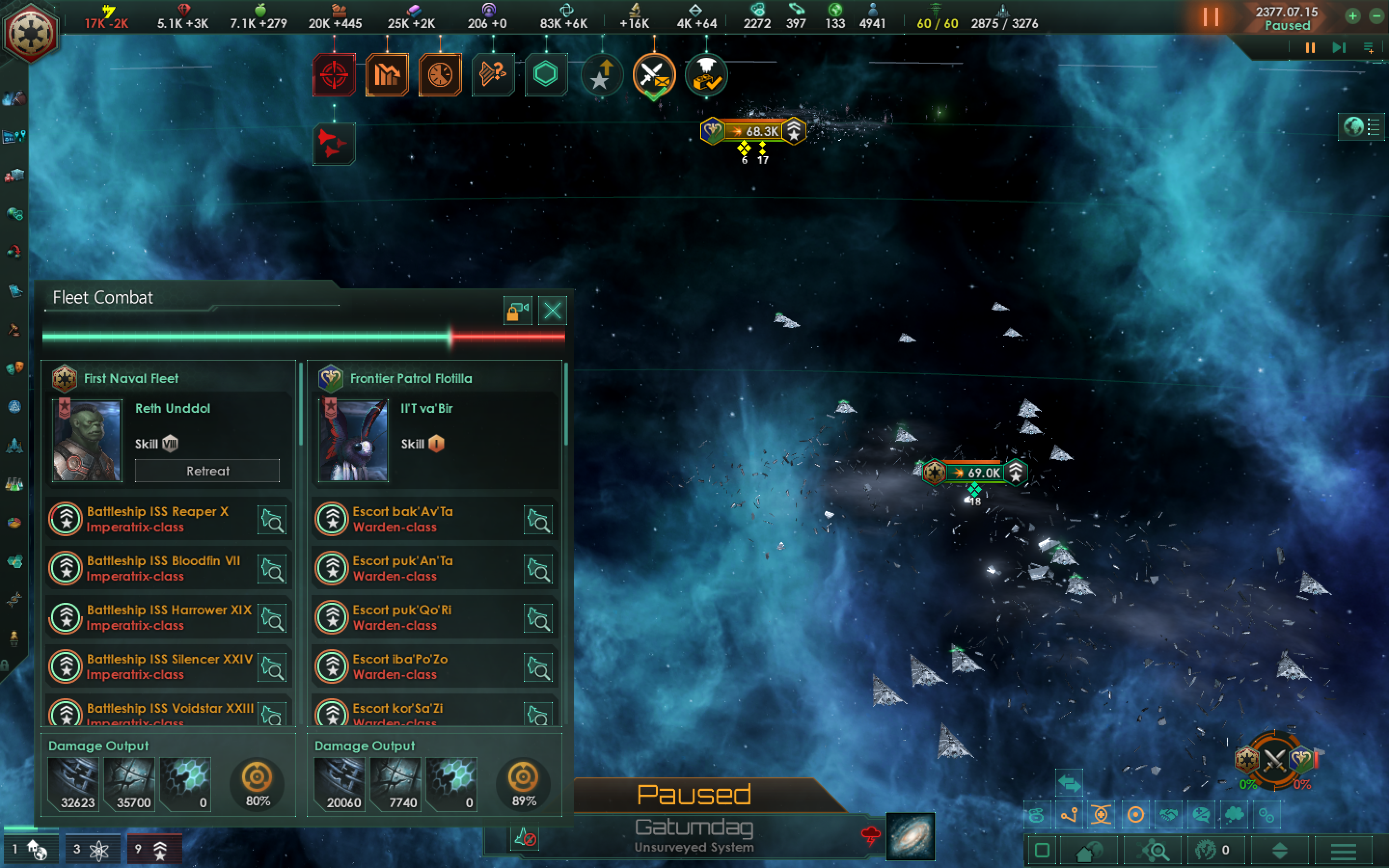Locate Escort bak'Av'Ta using its magnifier button

[538, 519]
